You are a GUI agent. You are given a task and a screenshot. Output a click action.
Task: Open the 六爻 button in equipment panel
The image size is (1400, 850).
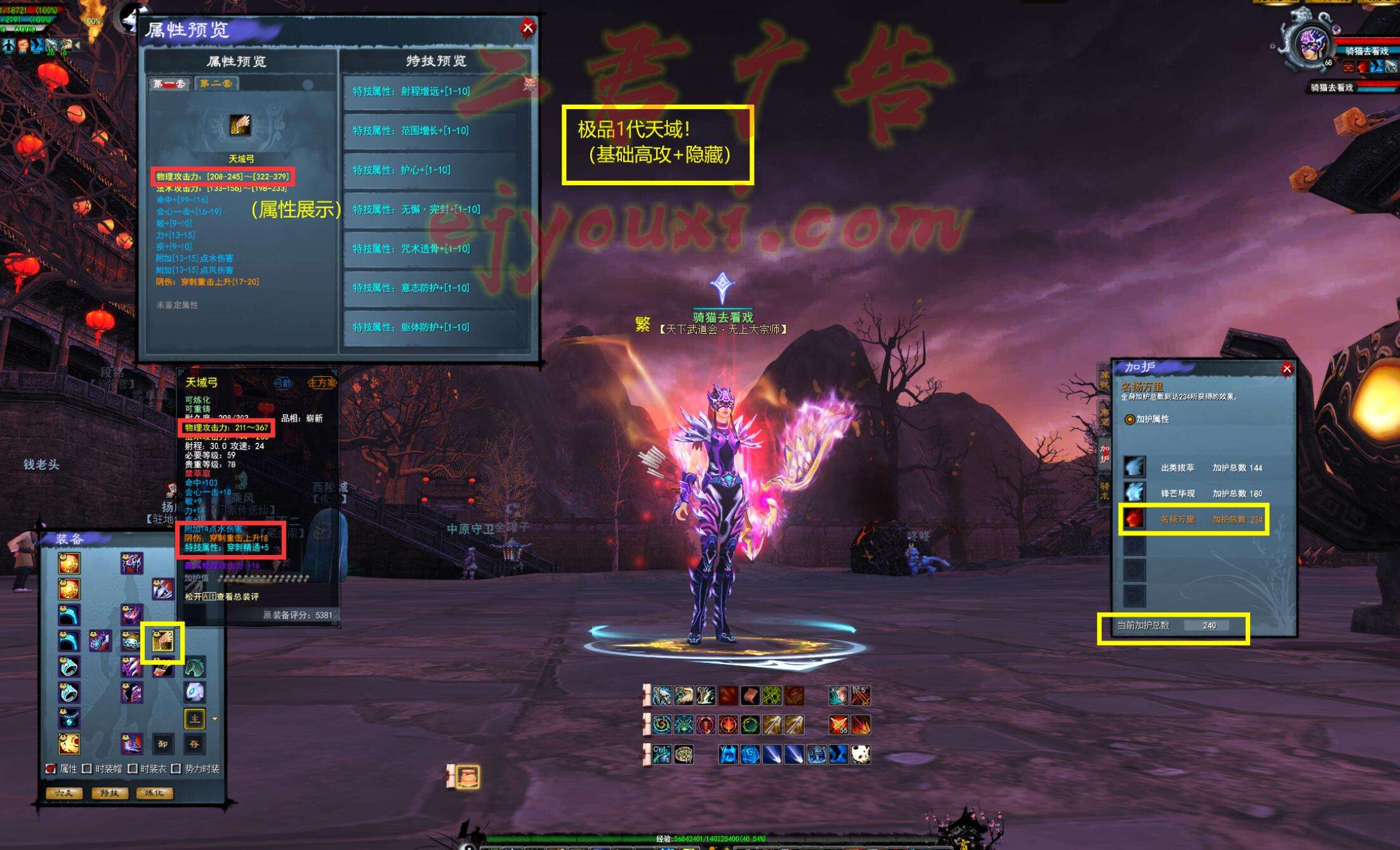[x=64, y=793]
